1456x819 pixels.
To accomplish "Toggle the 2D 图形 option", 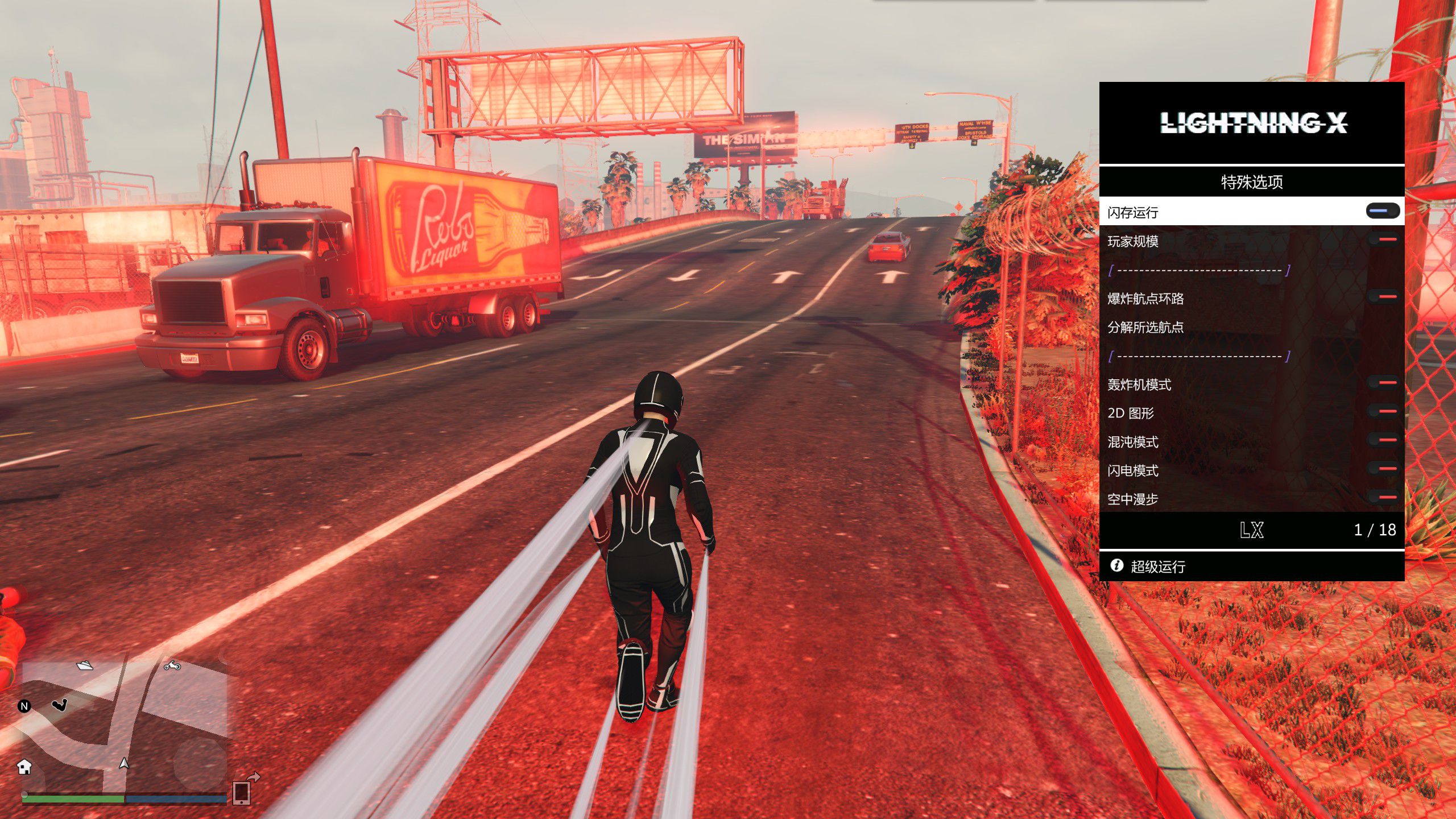I will (1383, 412).
